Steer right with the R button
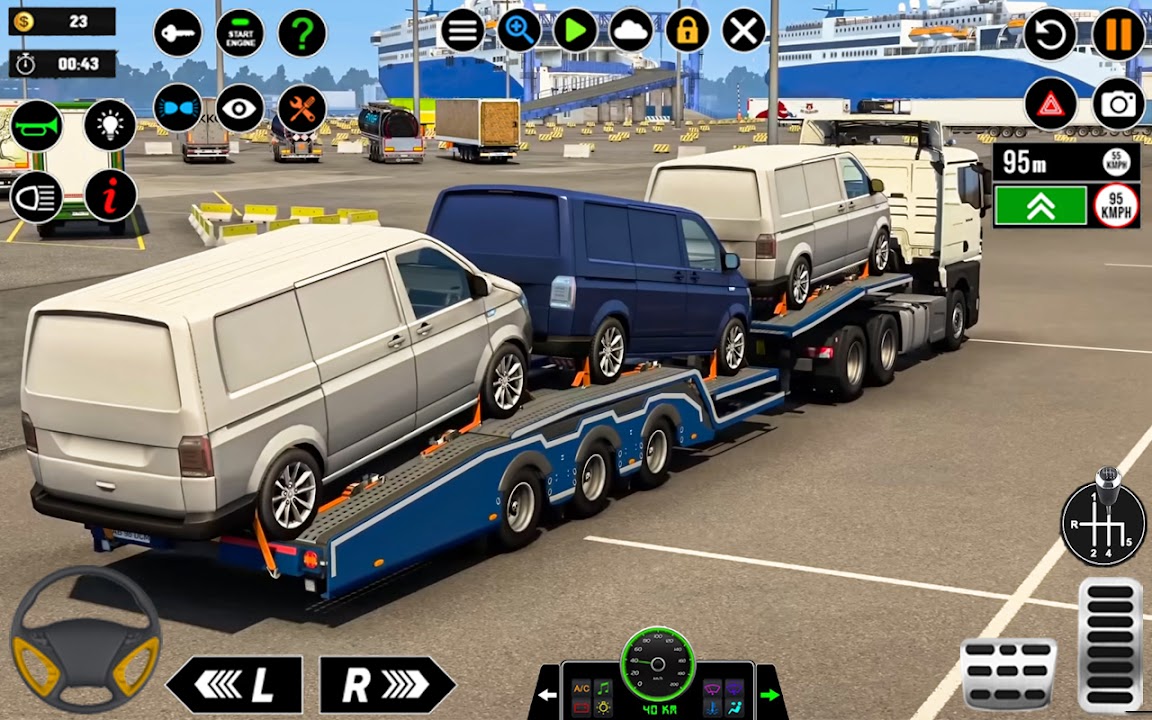This screenshot has height=720, width=1152. tap(386, 685)
